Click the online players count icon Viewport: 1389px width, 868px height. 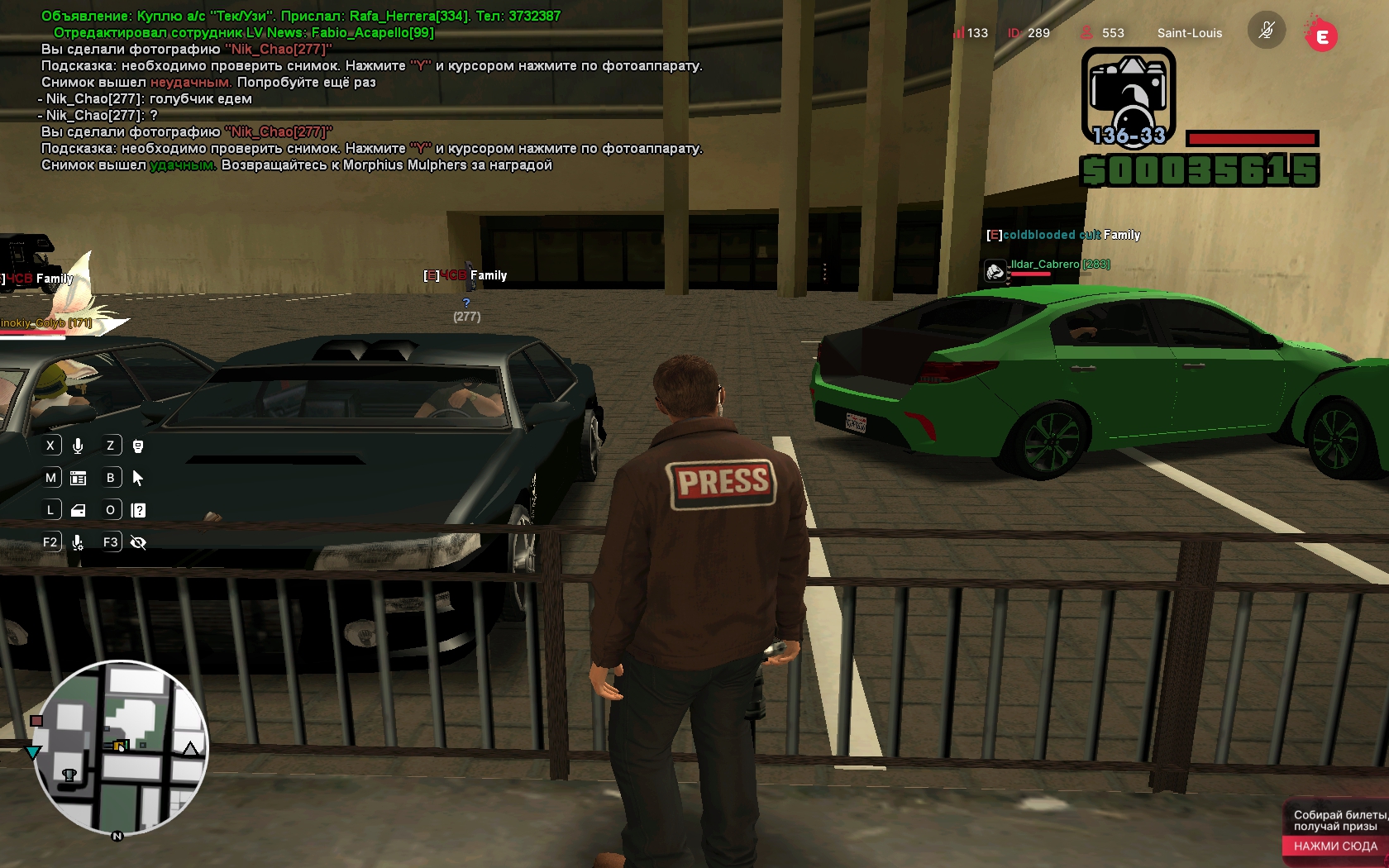point(1086,33)
